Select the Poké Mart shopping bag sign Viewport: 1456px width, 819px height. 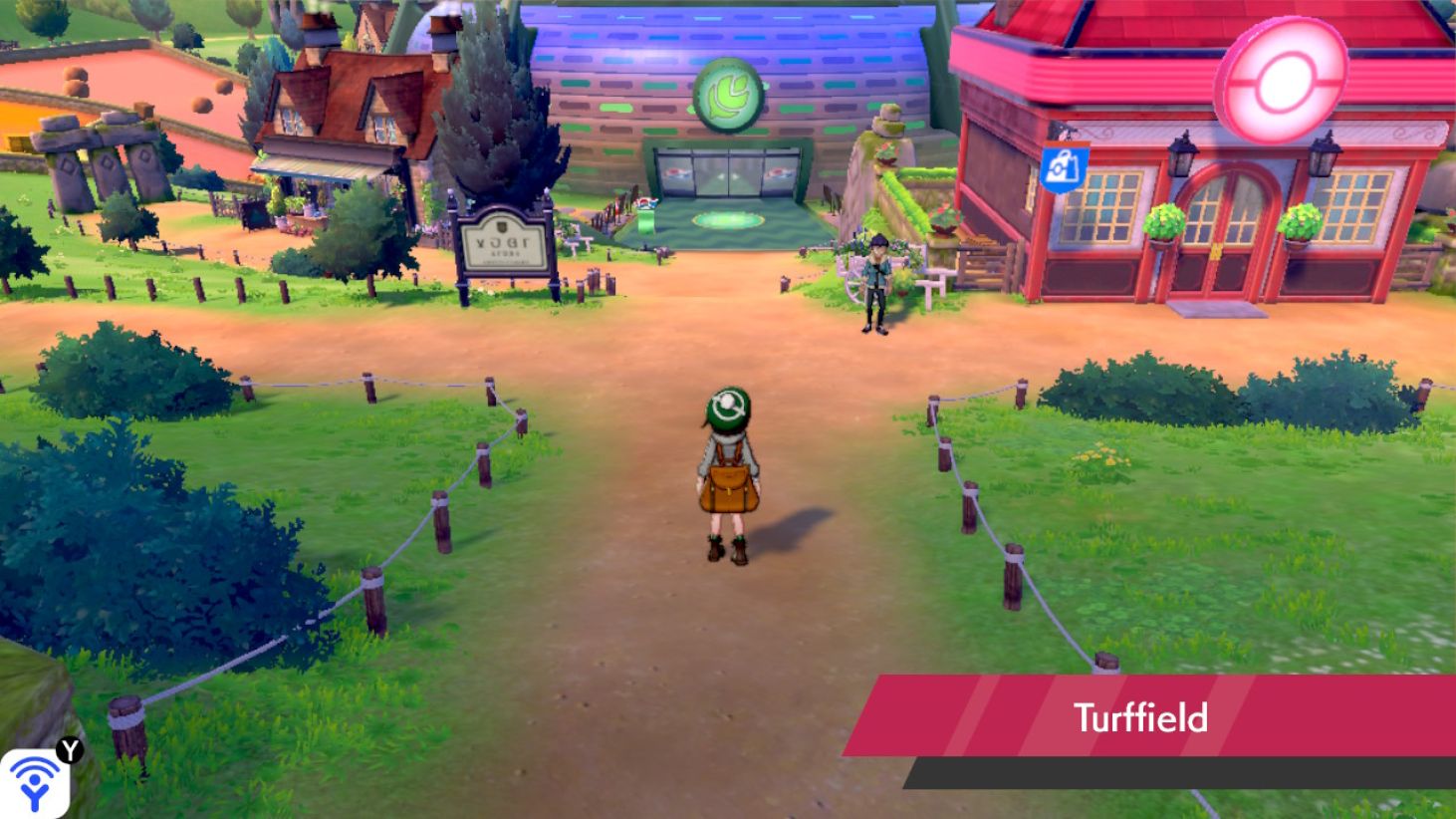(1062, 168)
